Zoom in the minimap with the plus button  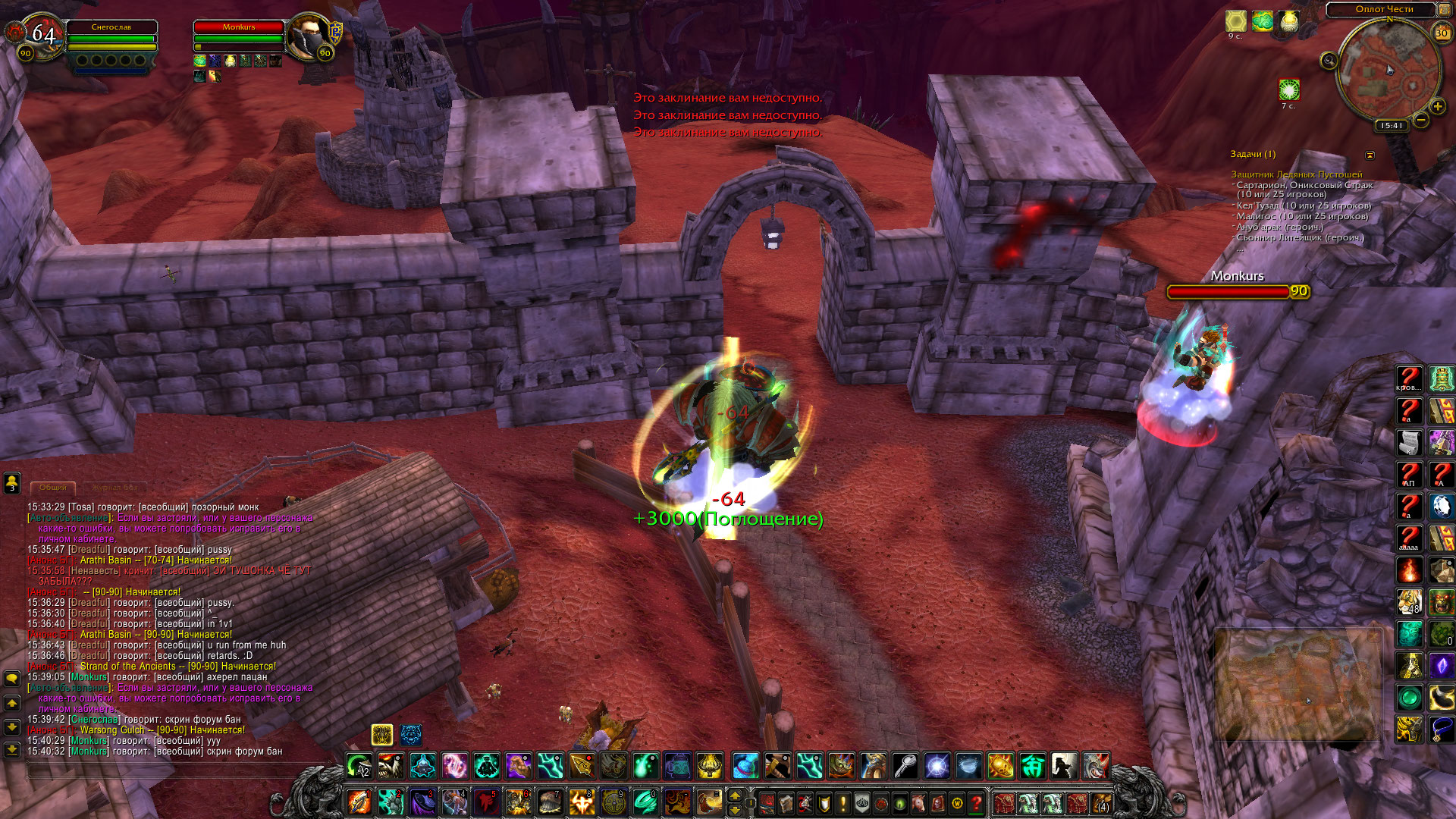pos(1437,107)
